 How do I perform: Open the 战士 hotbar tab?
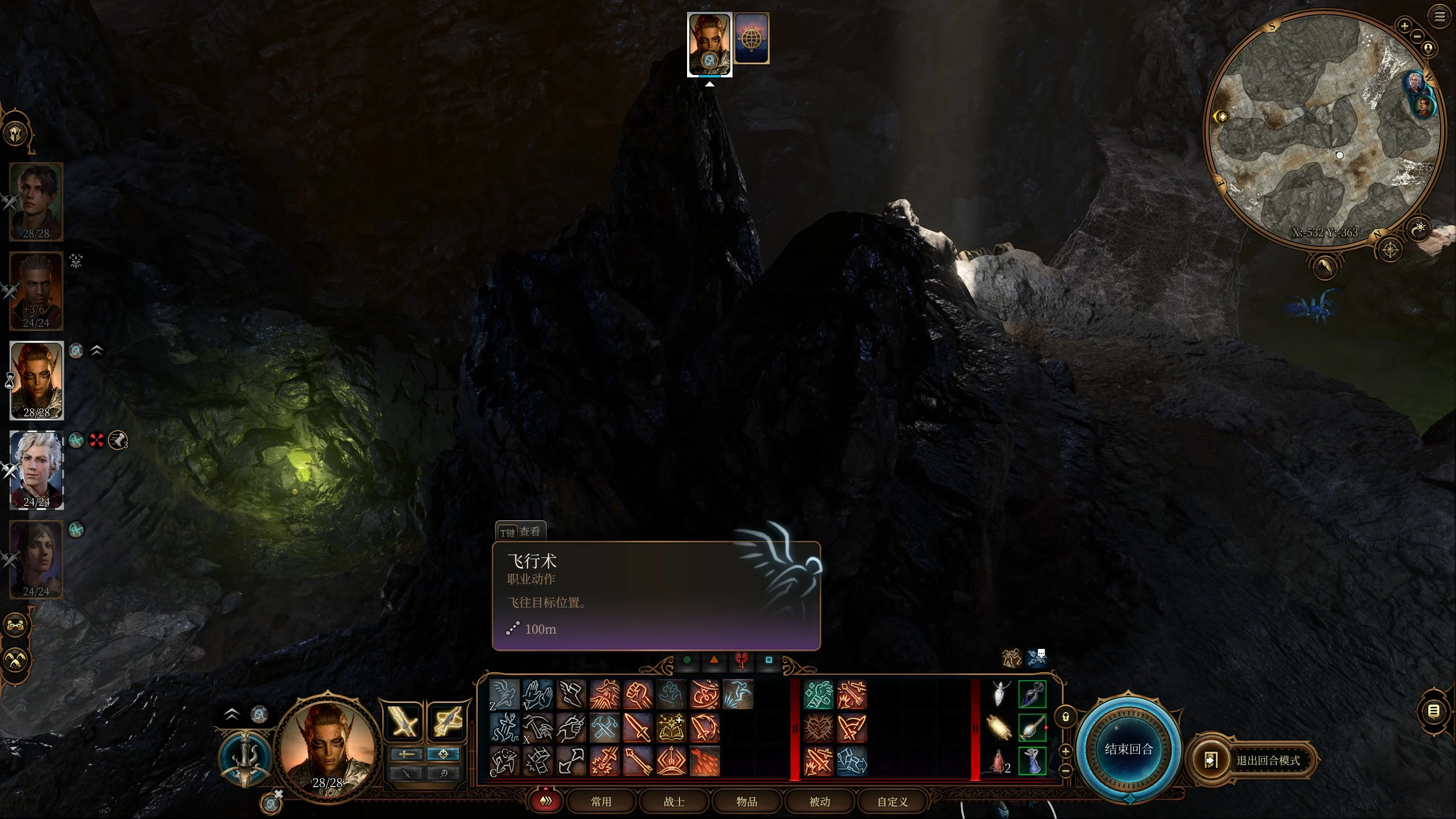673,801
